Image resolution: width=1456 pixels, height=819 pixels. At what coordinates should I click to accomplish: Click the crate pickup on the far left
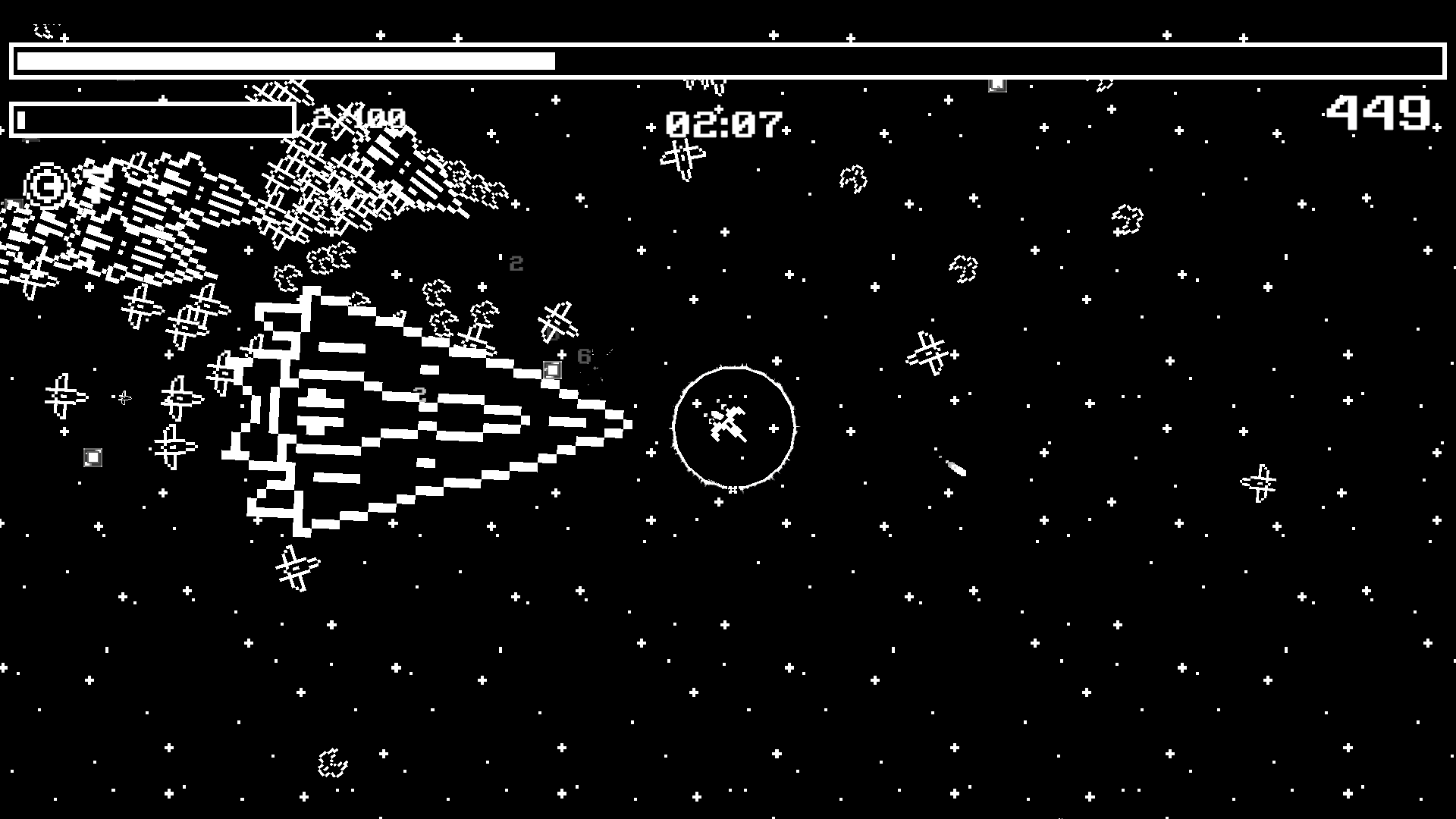(x=93, y=457)
